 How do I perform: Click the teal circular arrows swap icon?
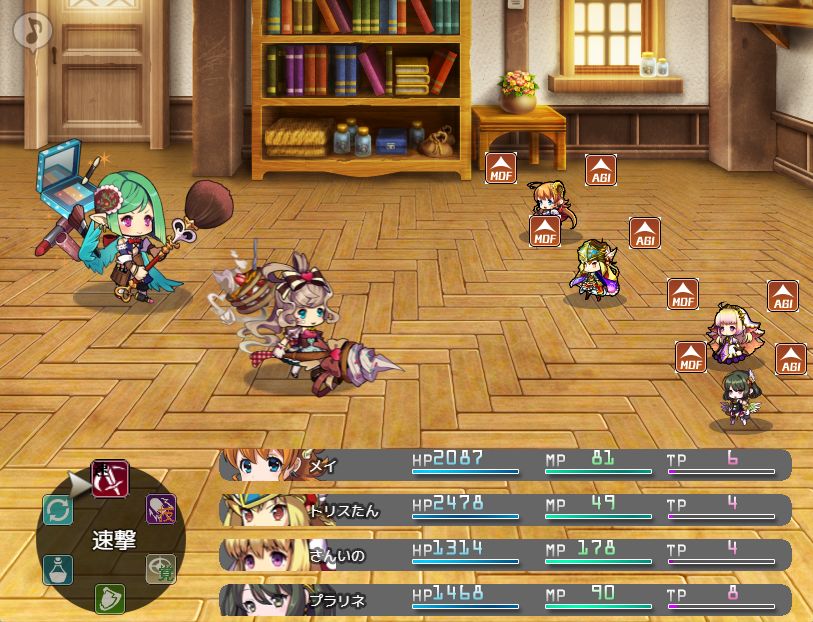coord(58,510)
